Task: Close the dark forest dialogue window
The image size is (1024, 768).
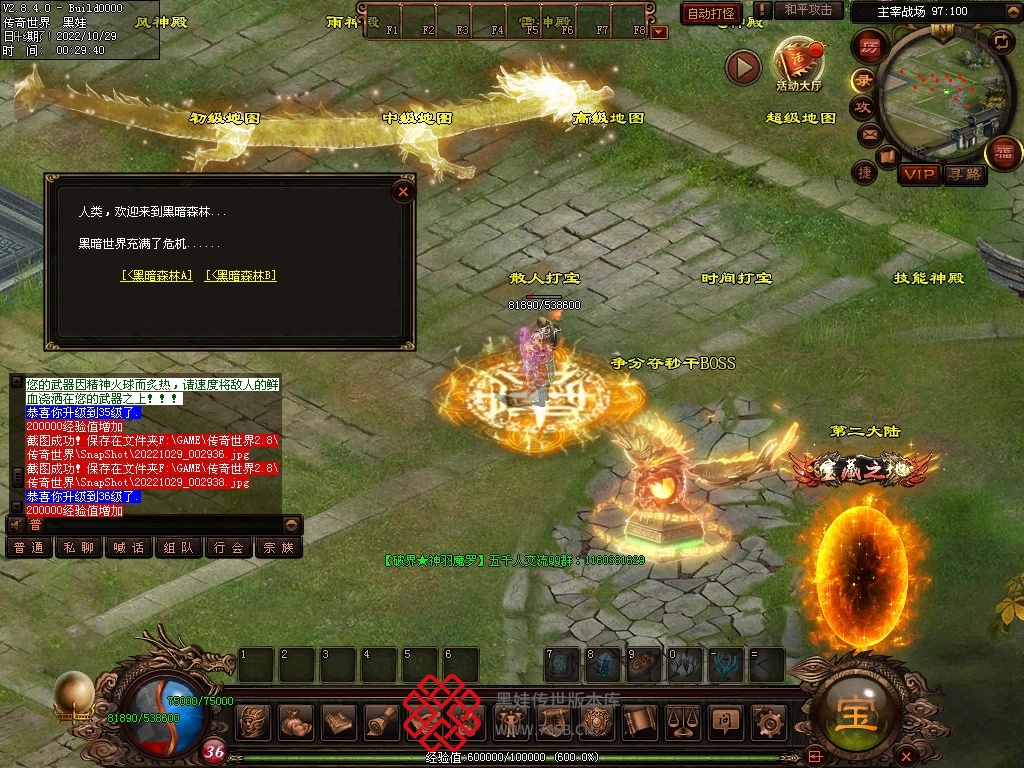Action: pos(403,191)
